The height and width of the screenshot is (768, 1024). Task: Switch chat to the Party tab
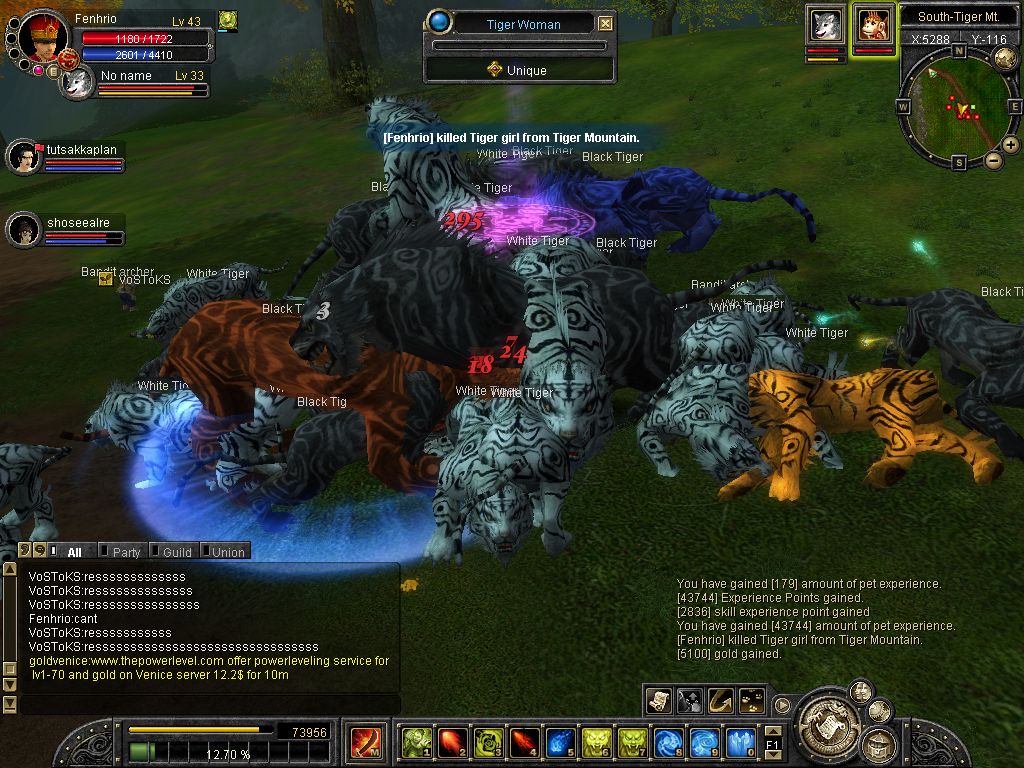click(x=125, y=551)
